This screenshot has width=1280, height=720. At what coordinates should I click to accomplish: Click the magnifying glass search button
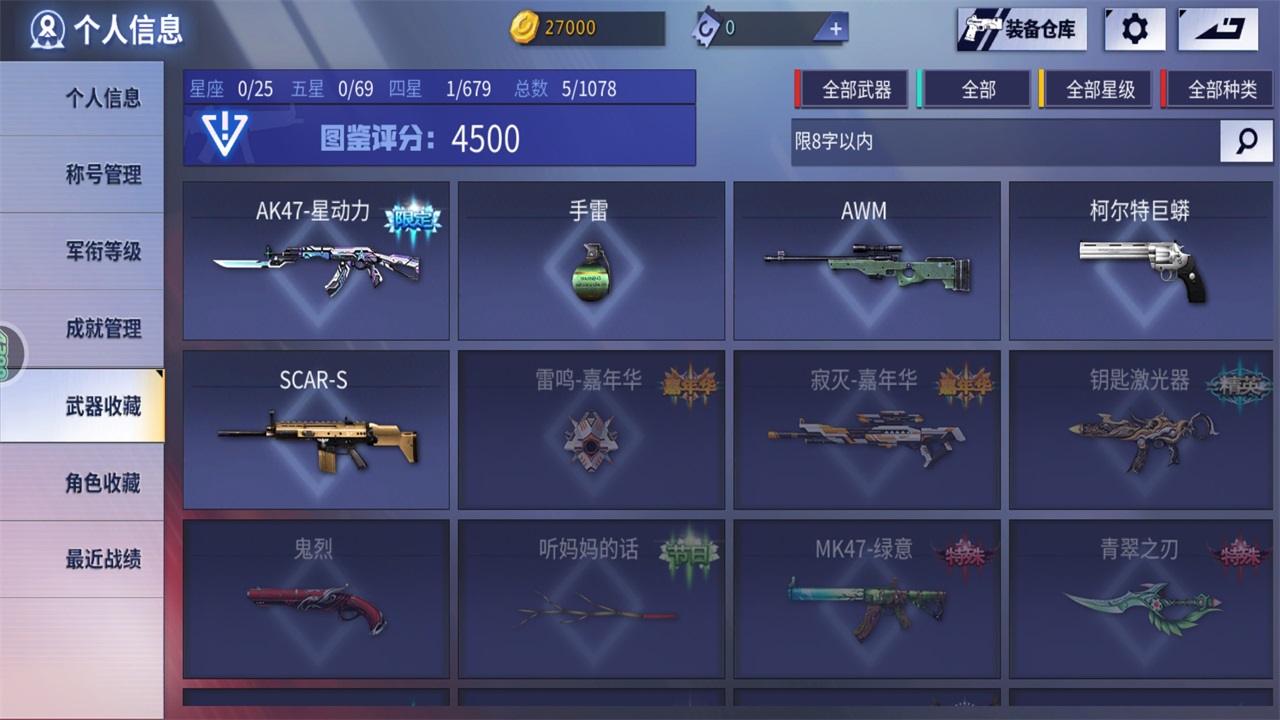tap(1246, 142)
